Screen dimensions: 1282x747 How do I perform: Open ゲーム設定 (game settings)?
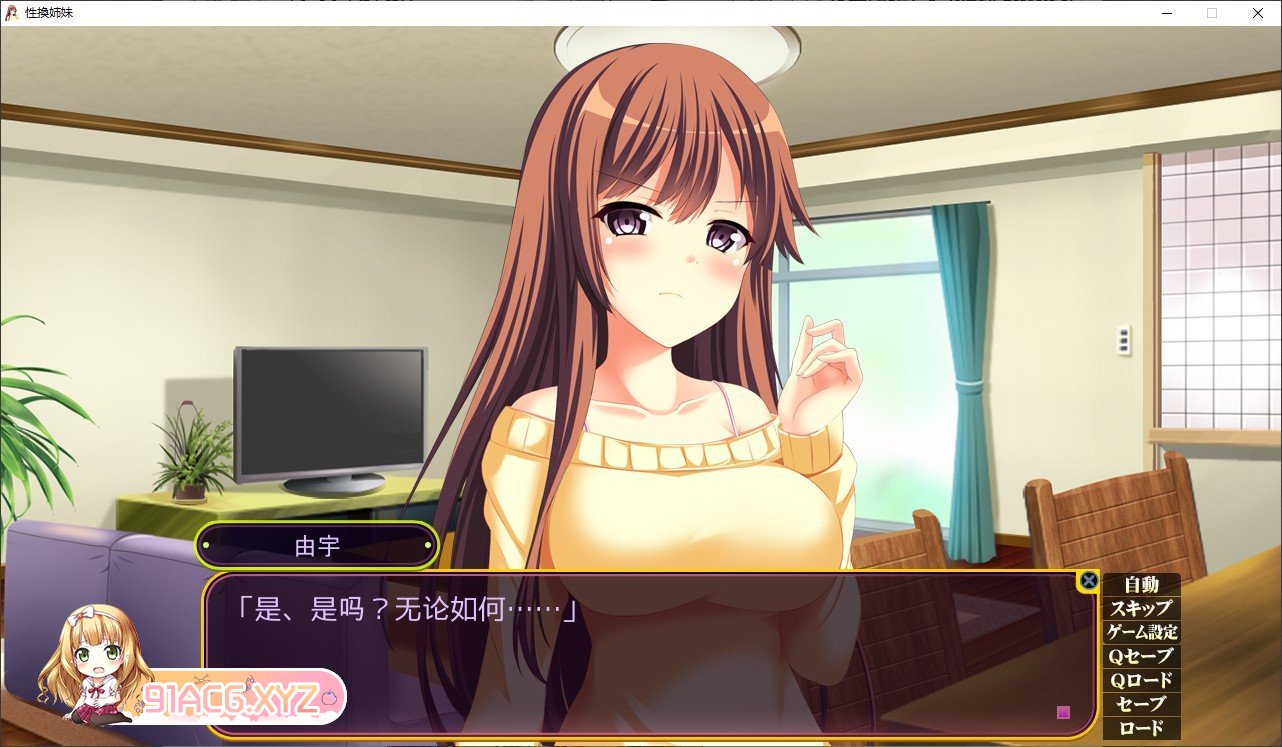1141,633
